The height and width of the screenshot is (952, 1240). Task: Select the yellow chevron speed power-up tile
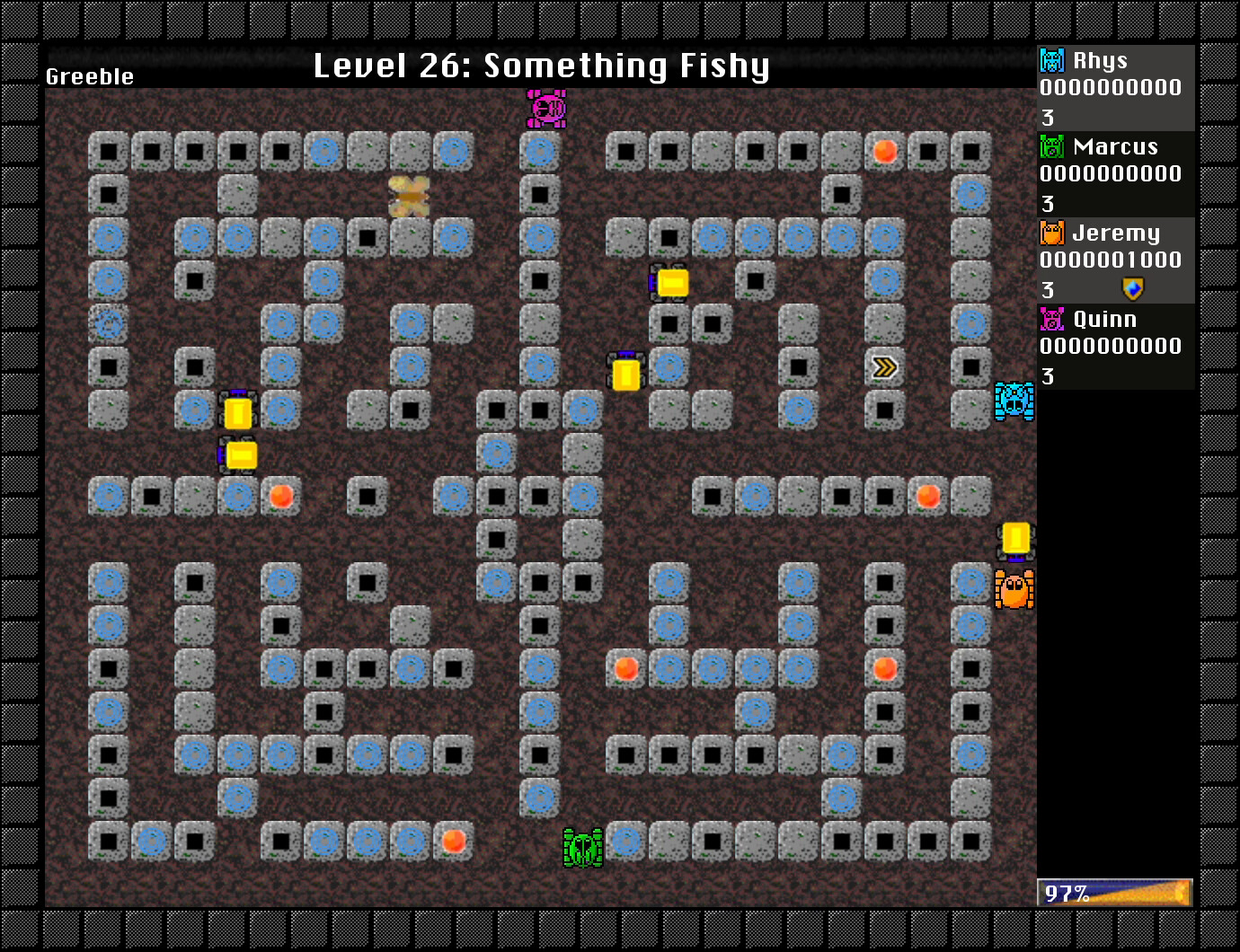pyautogui.click(x=883, y=366)
